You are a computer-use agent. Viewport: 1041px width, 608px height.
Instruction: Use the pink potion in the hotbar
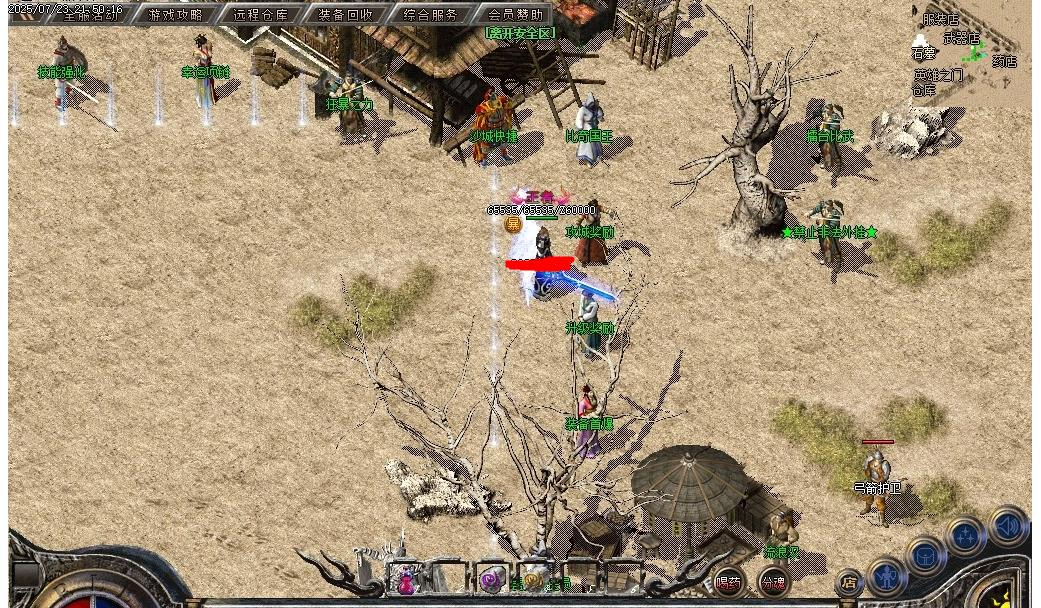pyautogui.click(x=407, y=580)
